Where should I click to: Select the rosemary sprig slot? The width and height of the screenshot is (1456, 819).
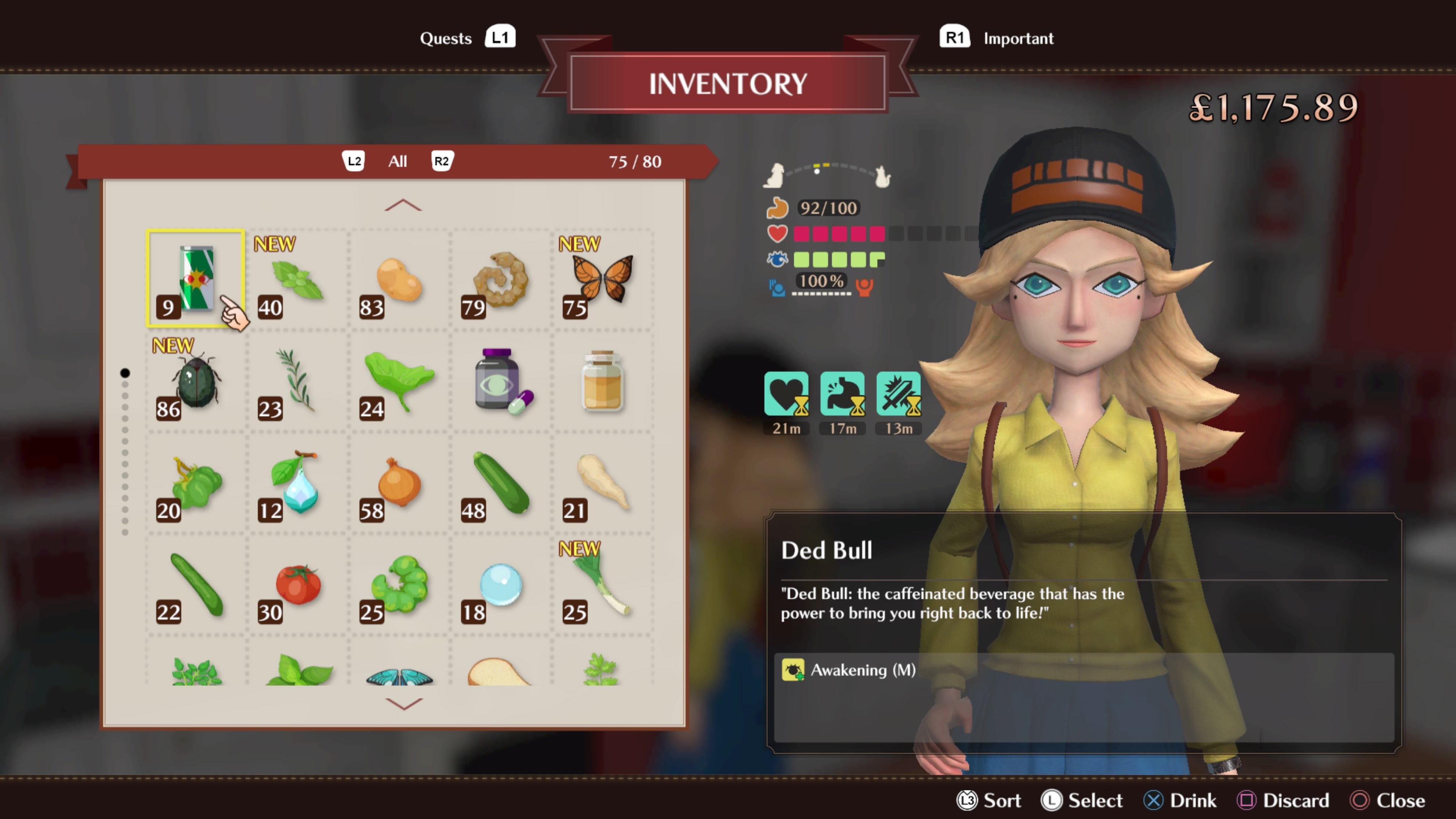click(x=297, y=380)
